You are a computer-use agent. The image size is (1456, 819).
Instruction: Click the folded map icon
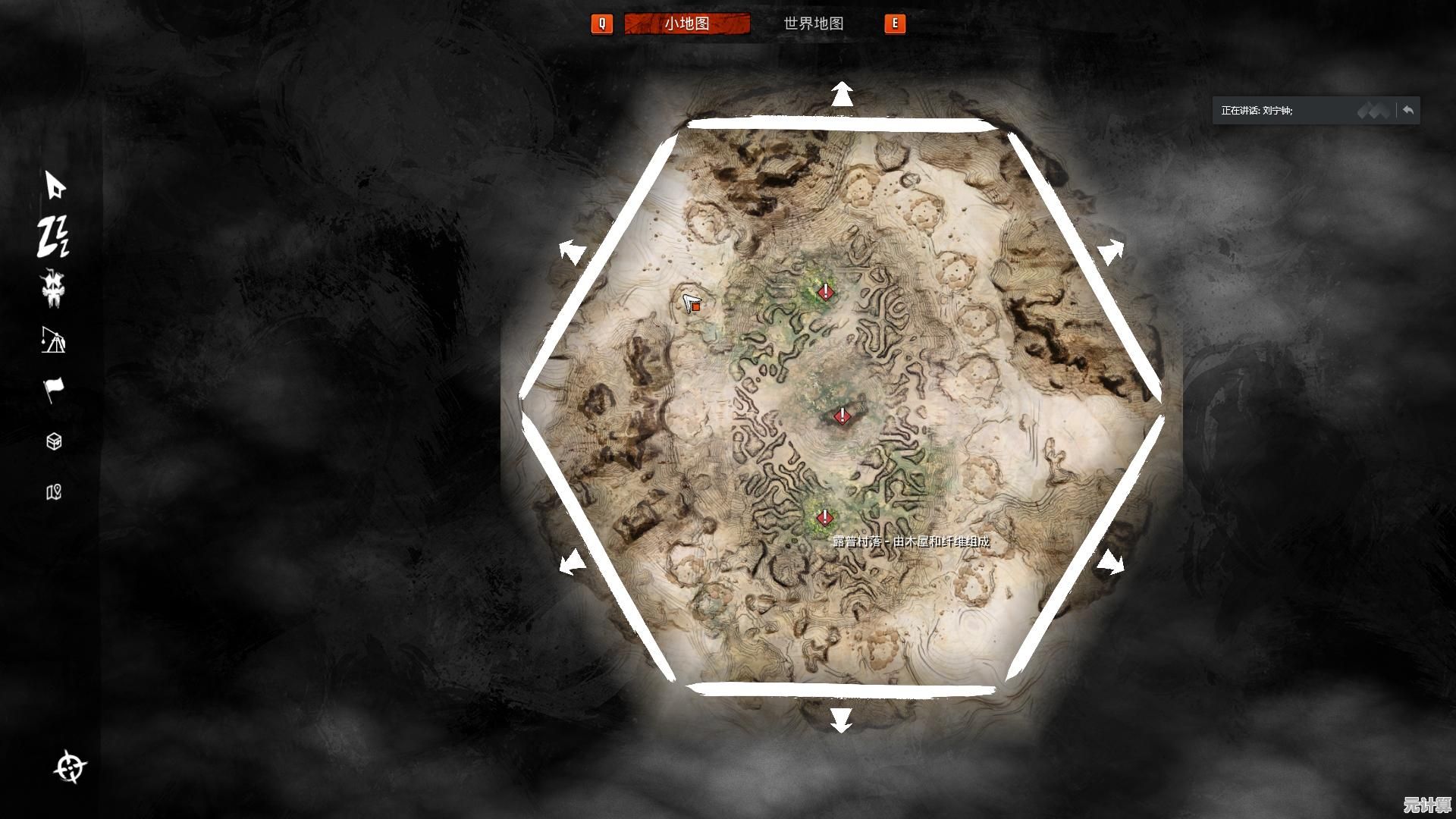54,492
